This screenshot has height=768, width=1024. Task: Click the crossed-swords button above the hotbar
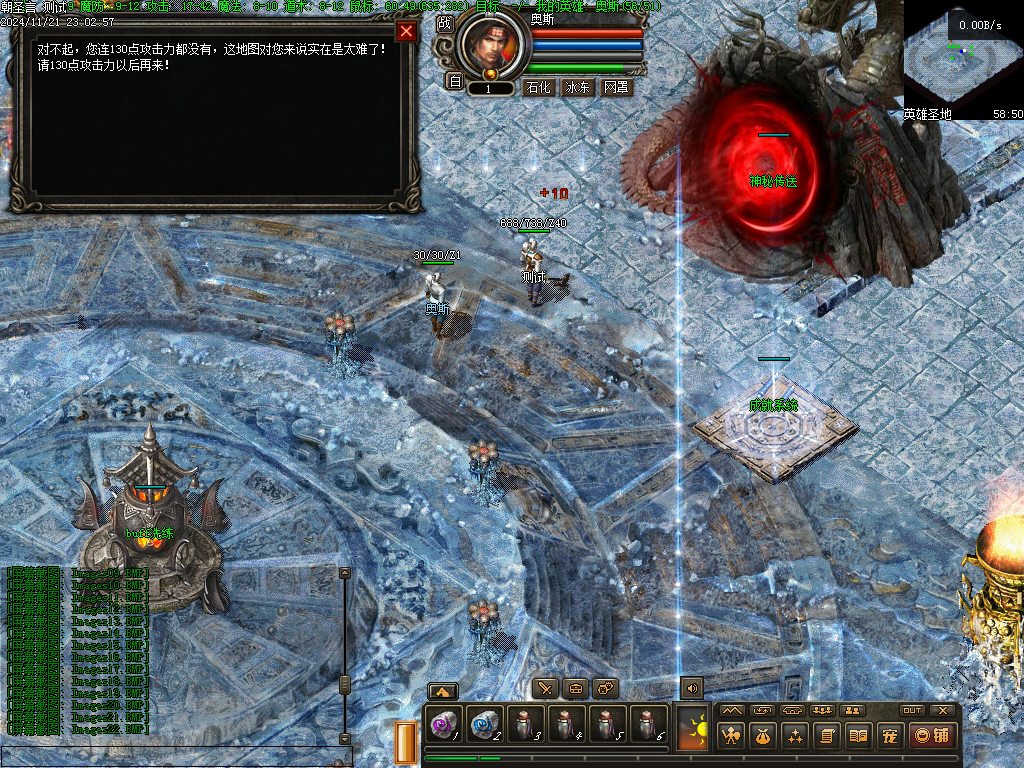tap(545, 688)
